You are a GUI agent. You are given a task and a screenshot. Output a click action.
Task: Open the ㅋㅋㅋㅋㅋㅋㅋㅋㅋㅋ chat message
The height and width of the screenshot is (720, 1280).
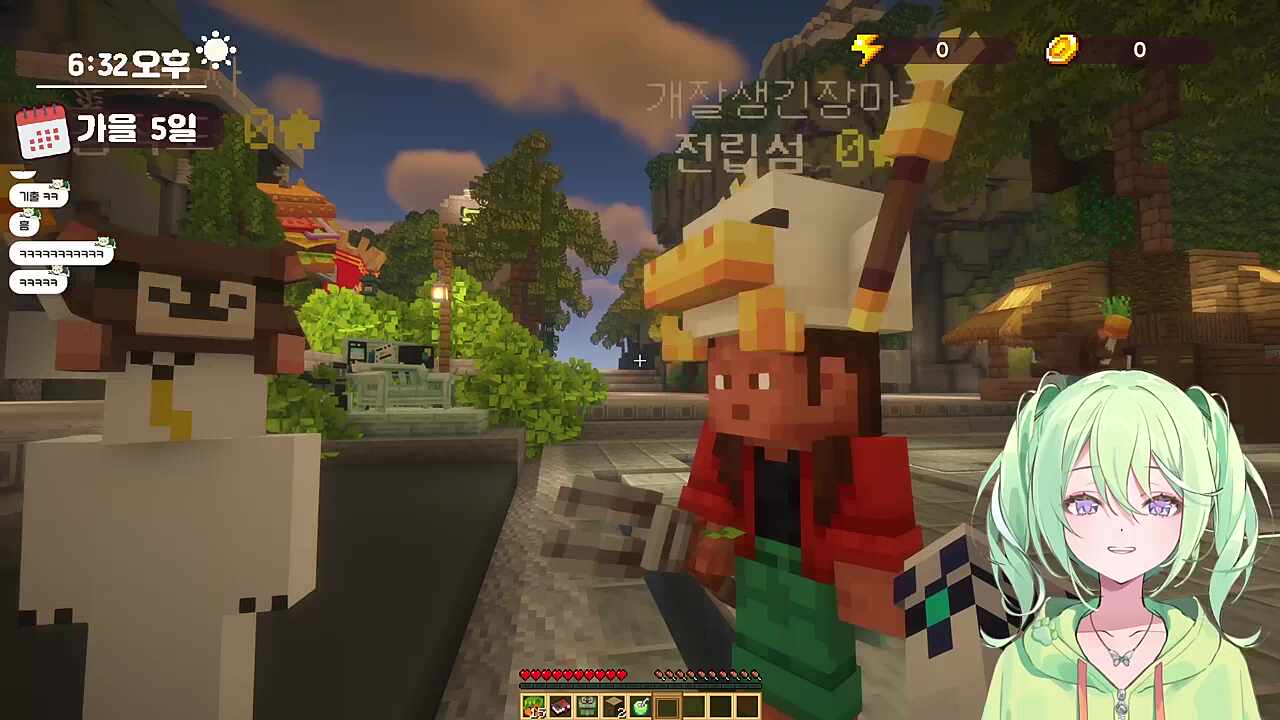tap(60, 253)
